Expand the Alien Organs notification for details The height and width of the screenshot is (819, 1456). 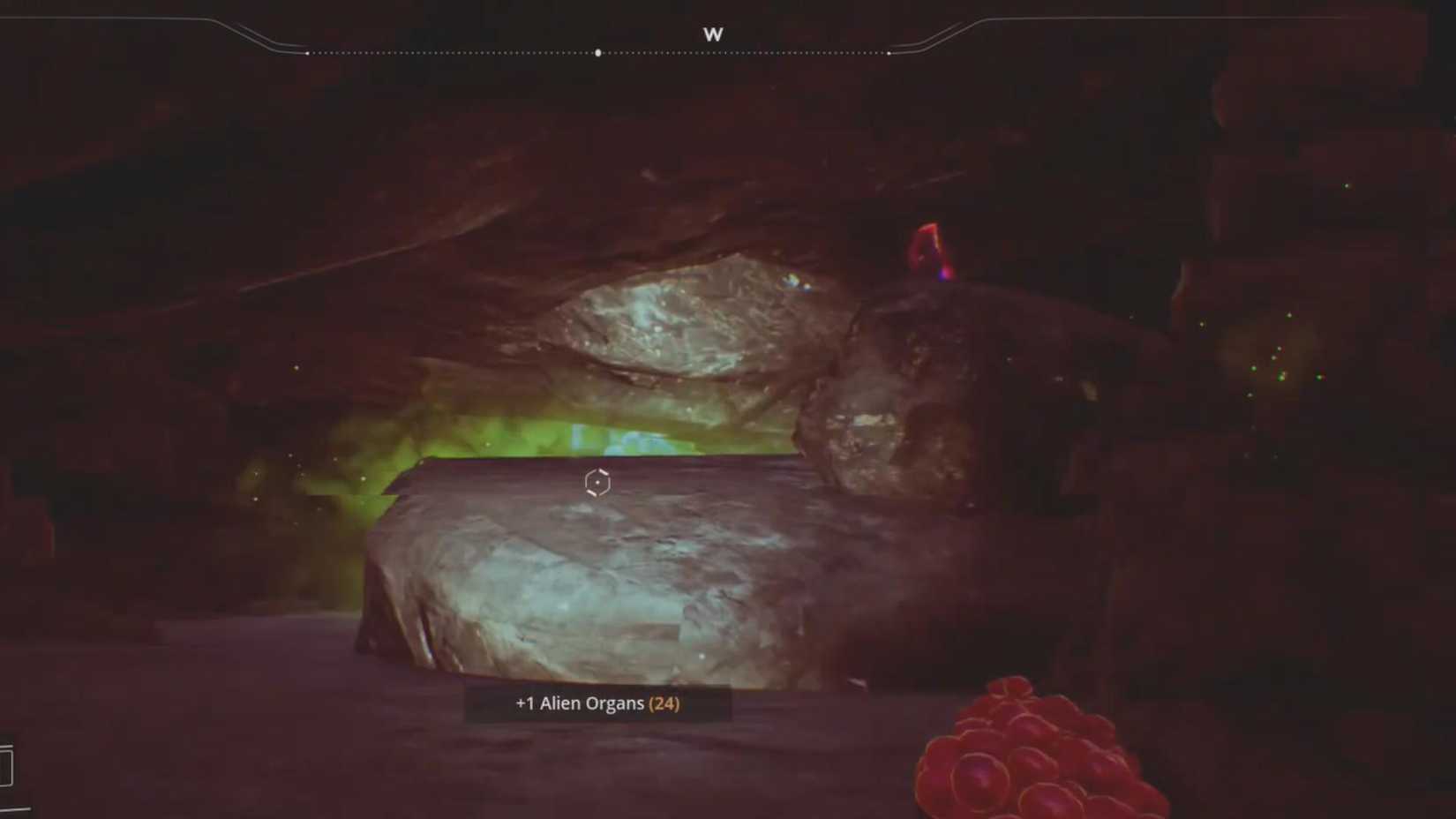point(597,703)
